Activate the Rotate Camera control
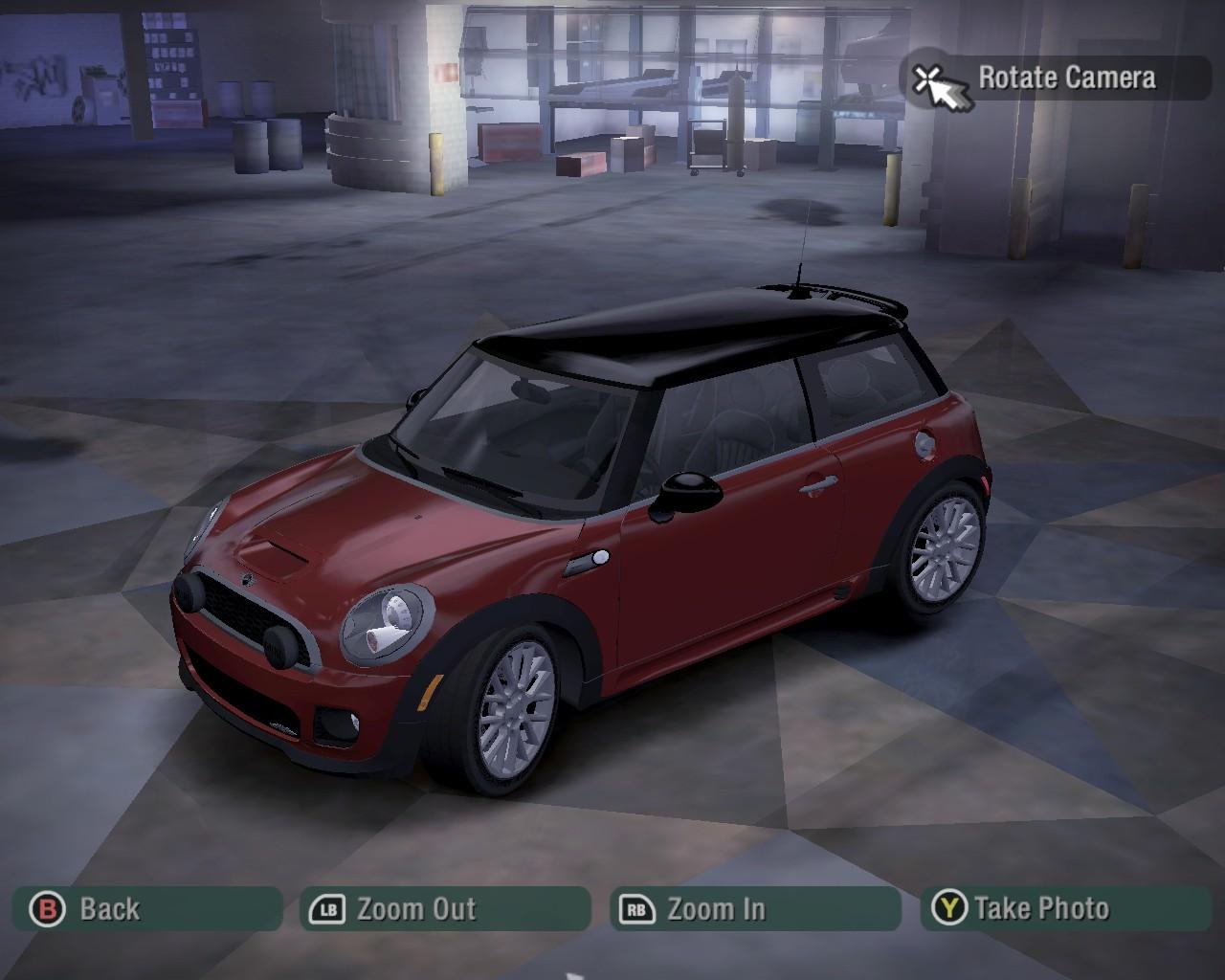The image size is (1225, 980). click(x=1056, y=78)
